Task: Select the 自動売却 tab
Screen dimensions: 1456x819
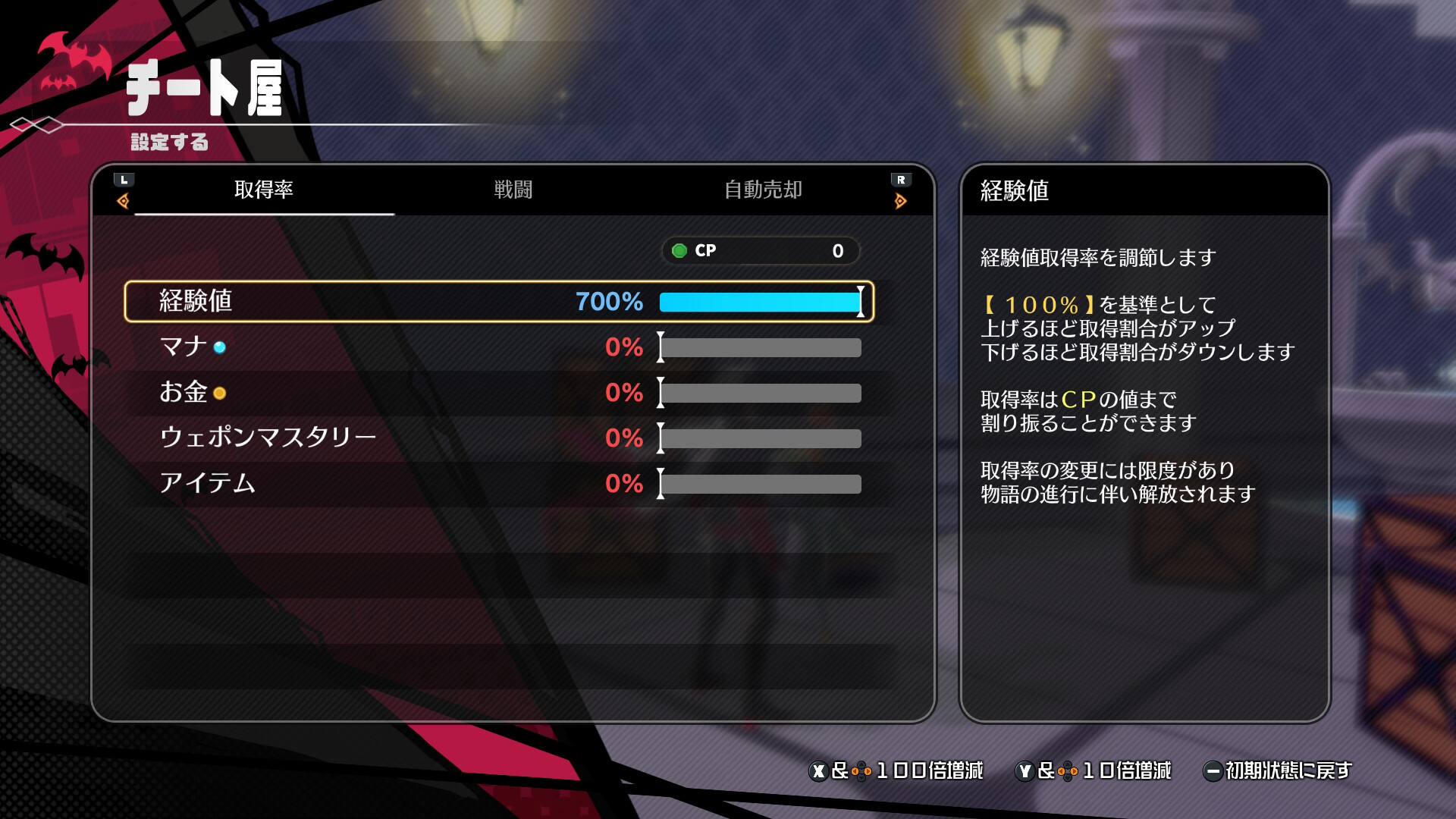Action: pyautogui.click(x=763, y=190)
